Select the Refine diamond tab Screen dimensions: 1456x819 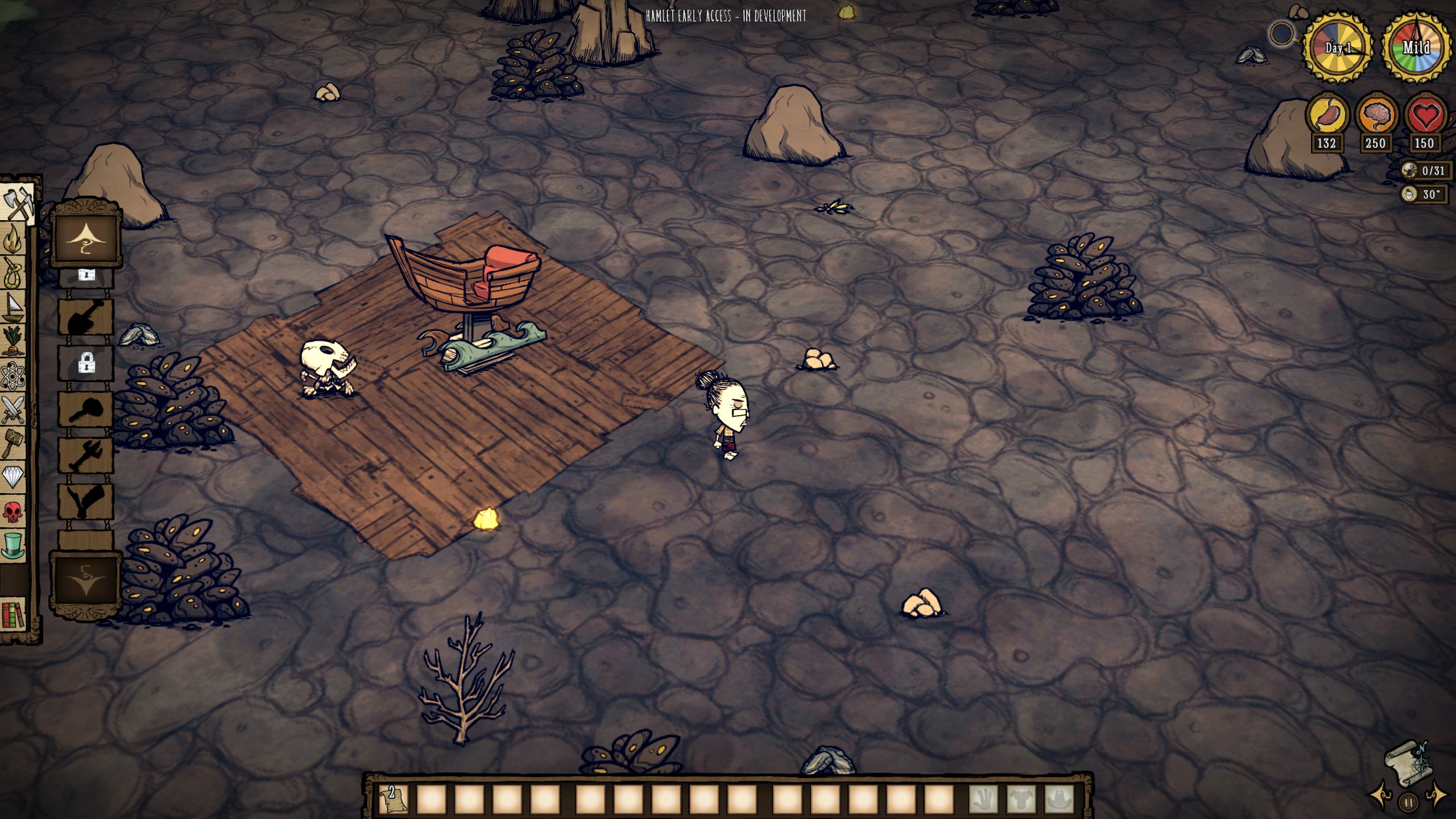(14, 477)
